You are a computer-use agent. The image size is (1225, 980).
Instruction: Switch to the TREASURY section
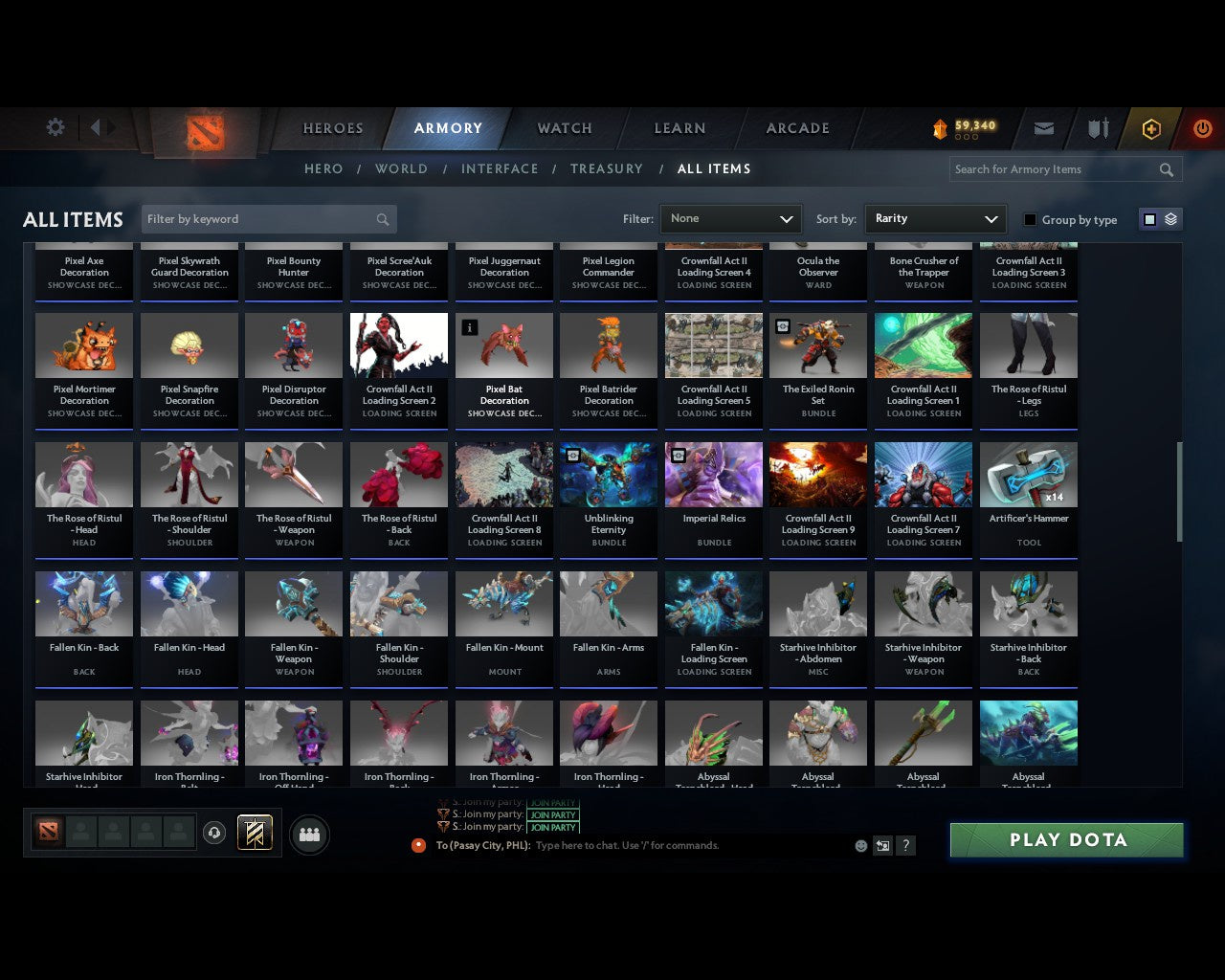click(606, 168)
